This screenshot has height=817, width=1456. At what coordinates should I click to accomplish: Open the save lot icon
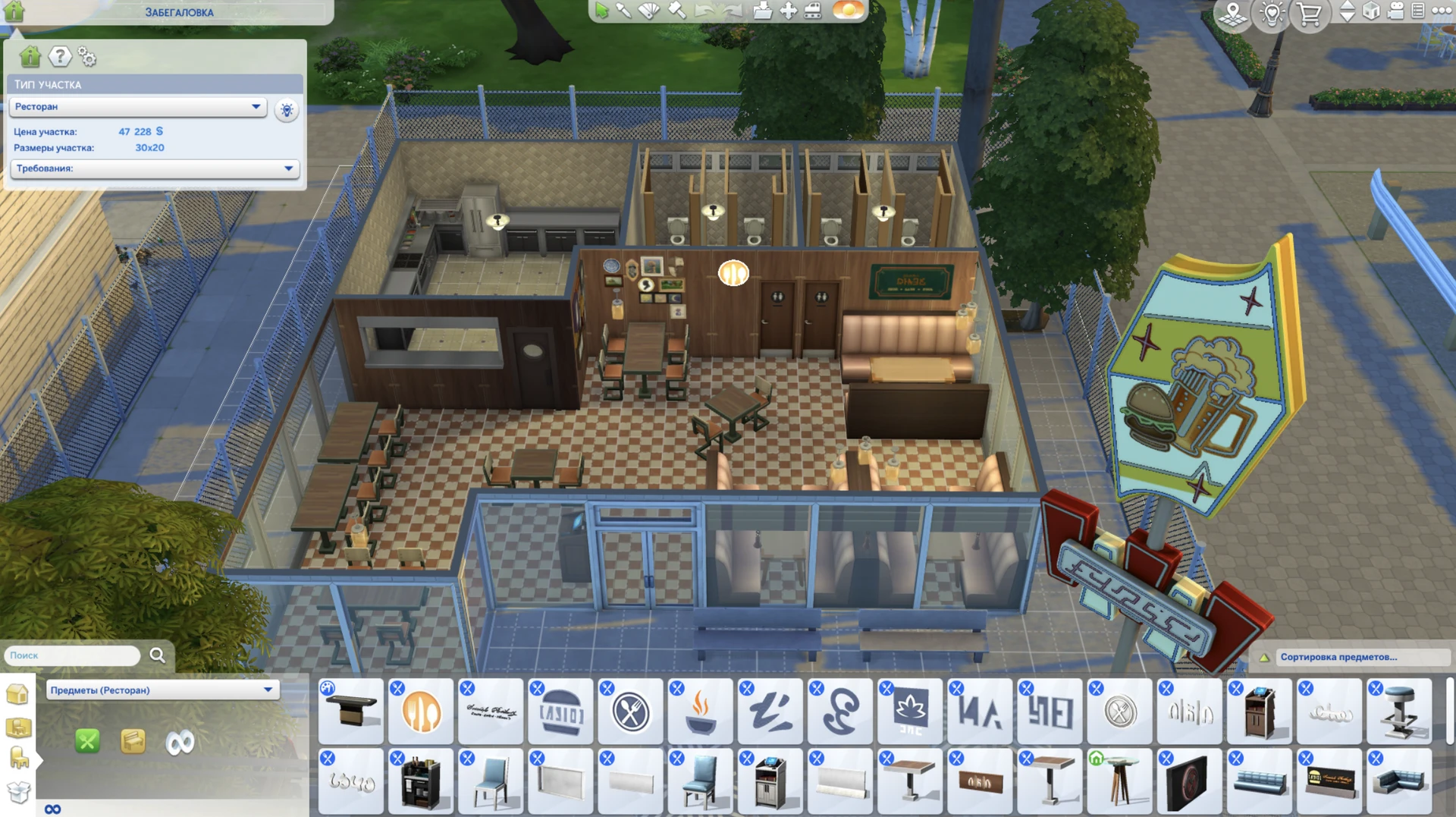click(762, 12)
